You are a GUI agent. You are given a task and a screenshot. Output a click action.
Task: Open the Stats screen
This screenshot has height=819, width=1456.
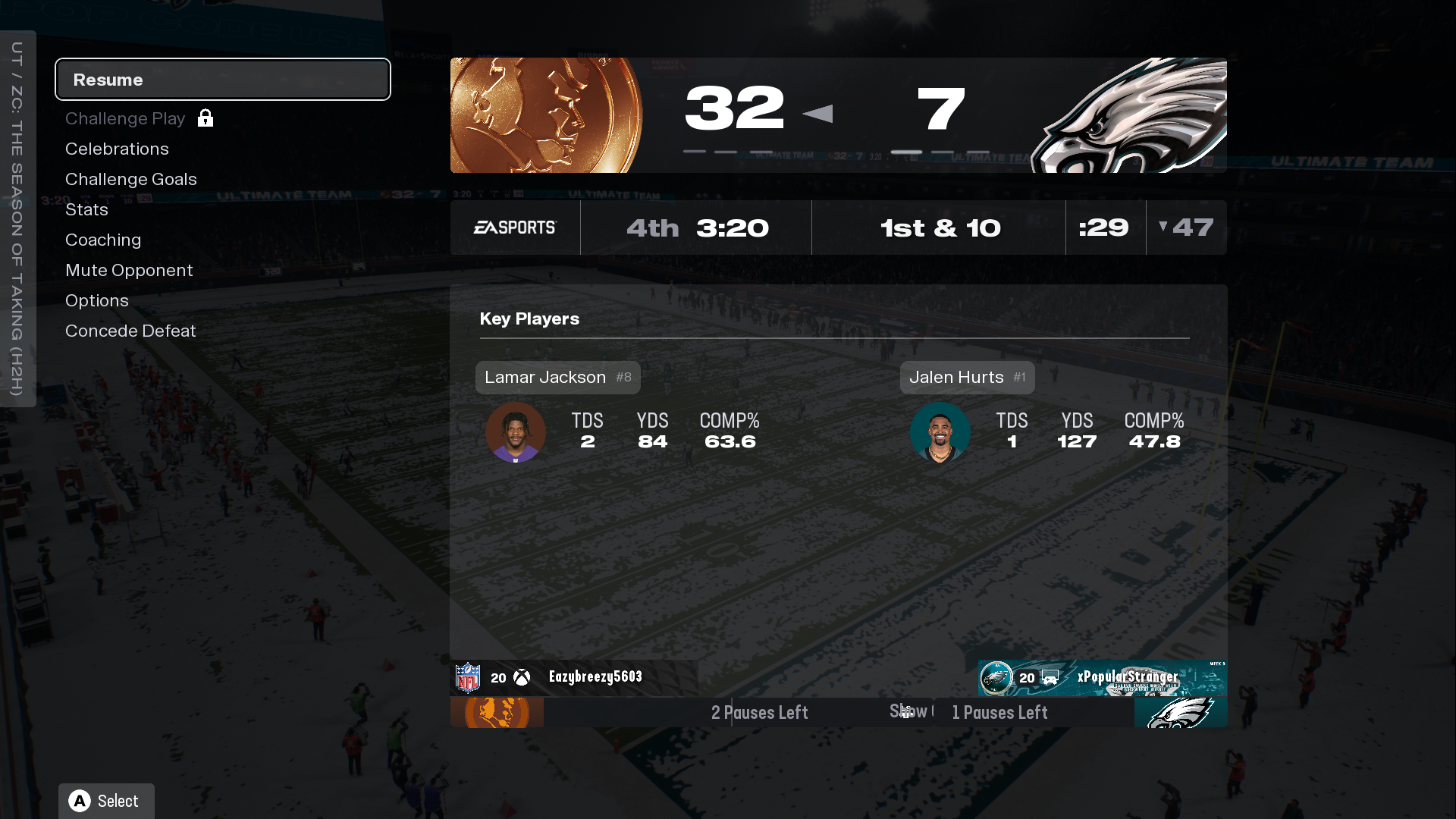click(86, 210)
